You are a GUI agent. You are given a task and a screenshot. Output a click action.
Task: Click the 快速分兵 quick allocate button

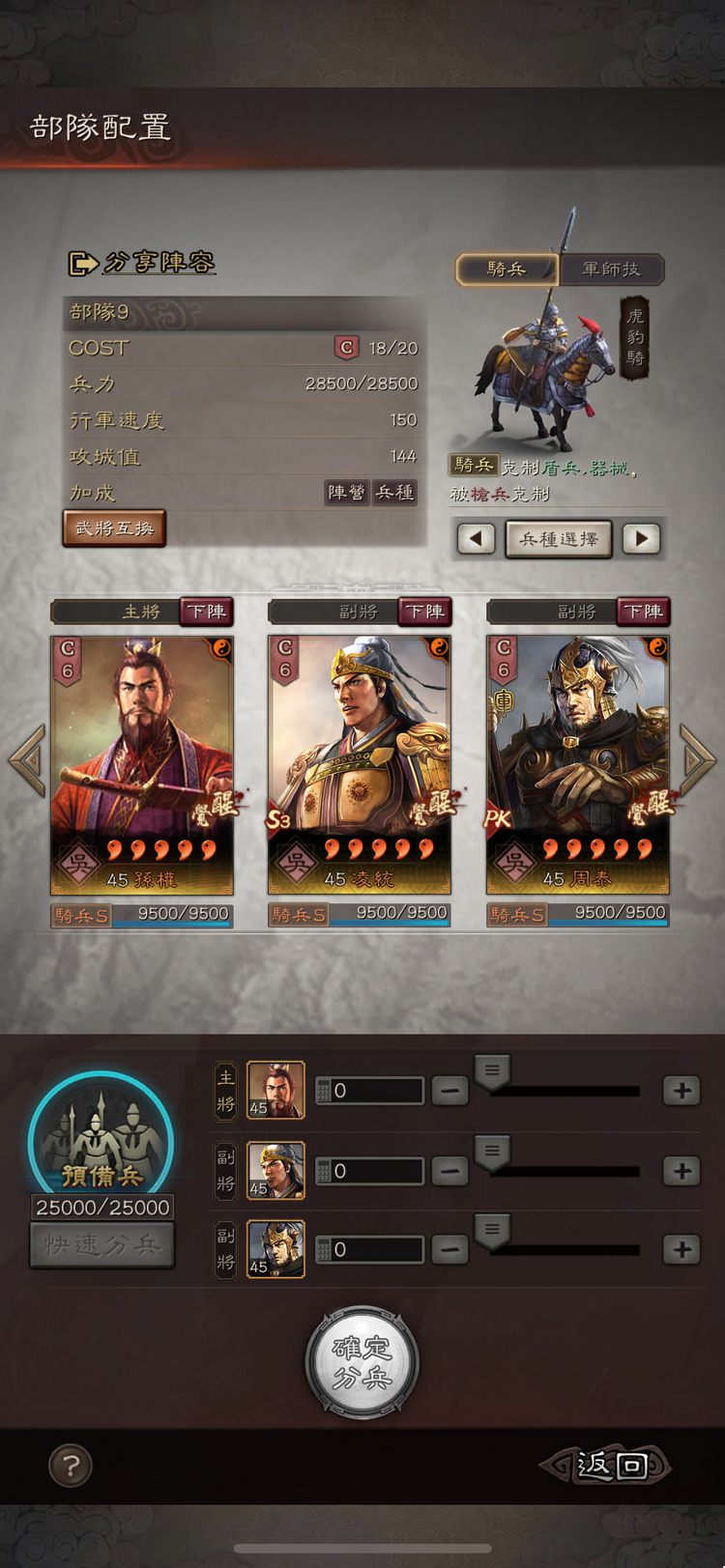pos(102,1245)
